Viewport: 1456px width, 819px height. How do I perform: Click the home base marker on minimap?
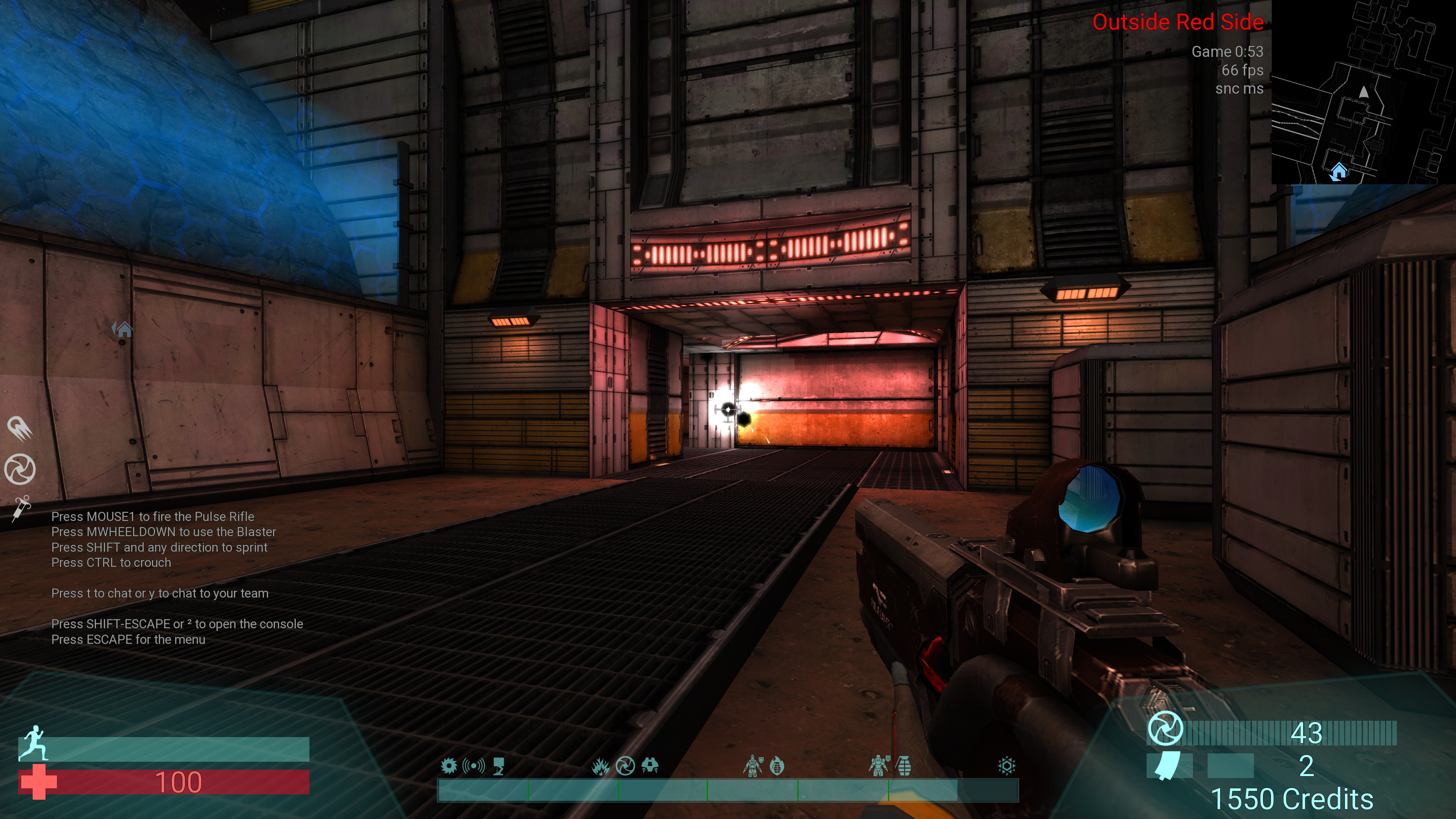[x=1338, y=171]
